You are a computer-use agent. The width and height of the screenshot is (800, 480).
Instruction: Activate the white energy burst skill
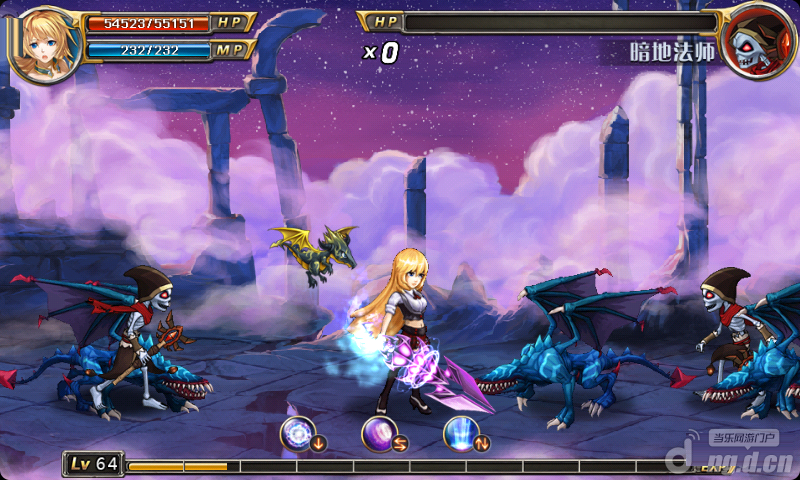pyautogui.click(x=298, y=435)
